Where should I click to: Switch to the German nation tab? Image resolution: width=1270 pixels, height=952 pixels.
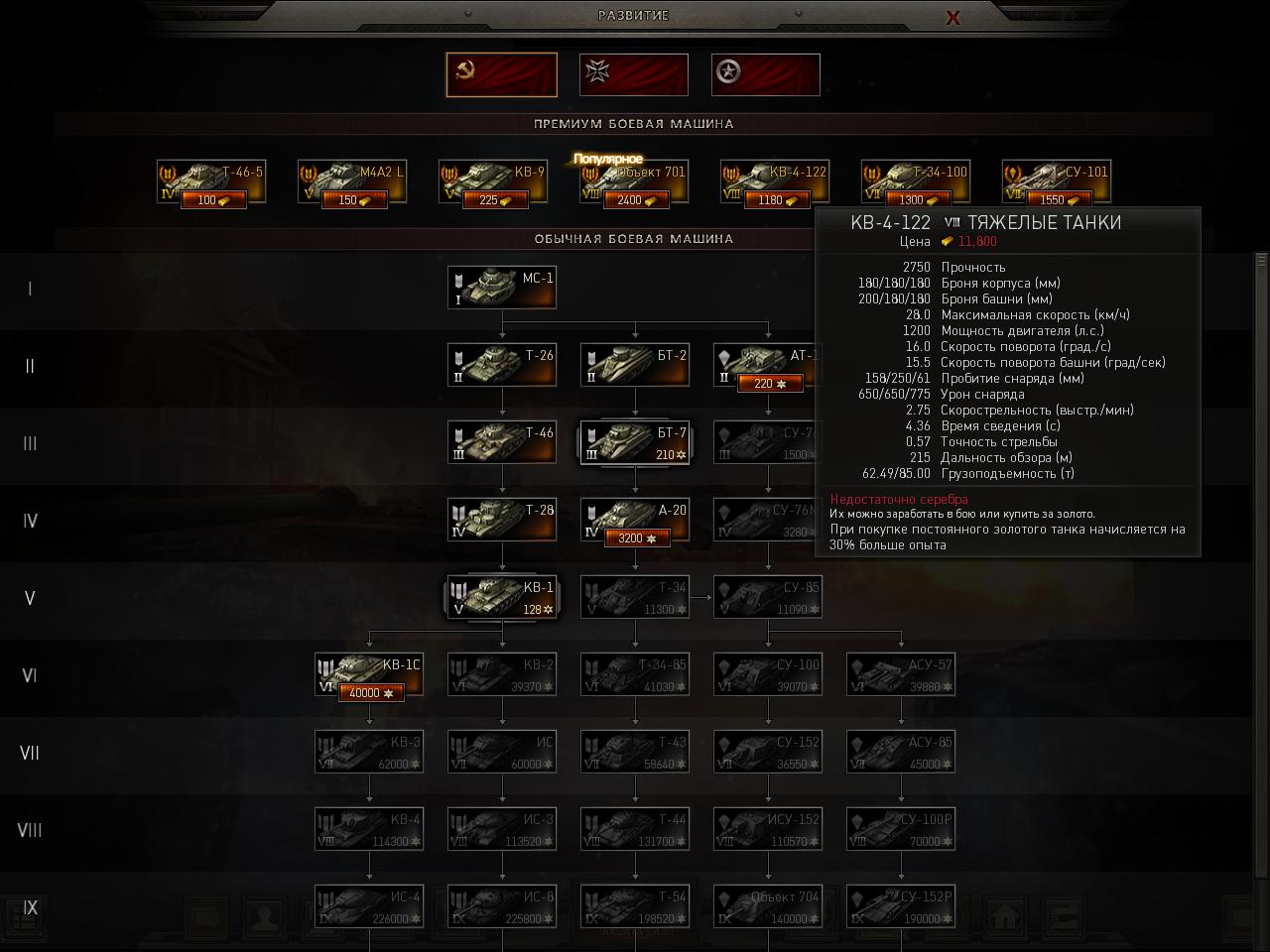click(x=633, y=74)
